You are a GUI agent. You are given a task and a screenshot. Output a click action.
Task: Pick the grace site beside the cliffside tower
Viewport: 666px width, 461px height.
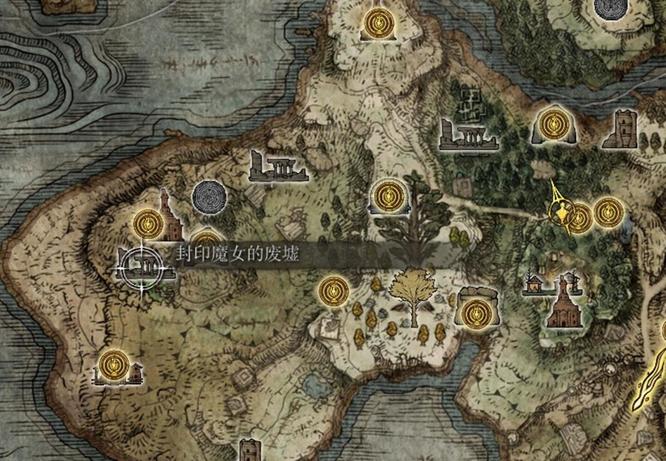point(148,220)
